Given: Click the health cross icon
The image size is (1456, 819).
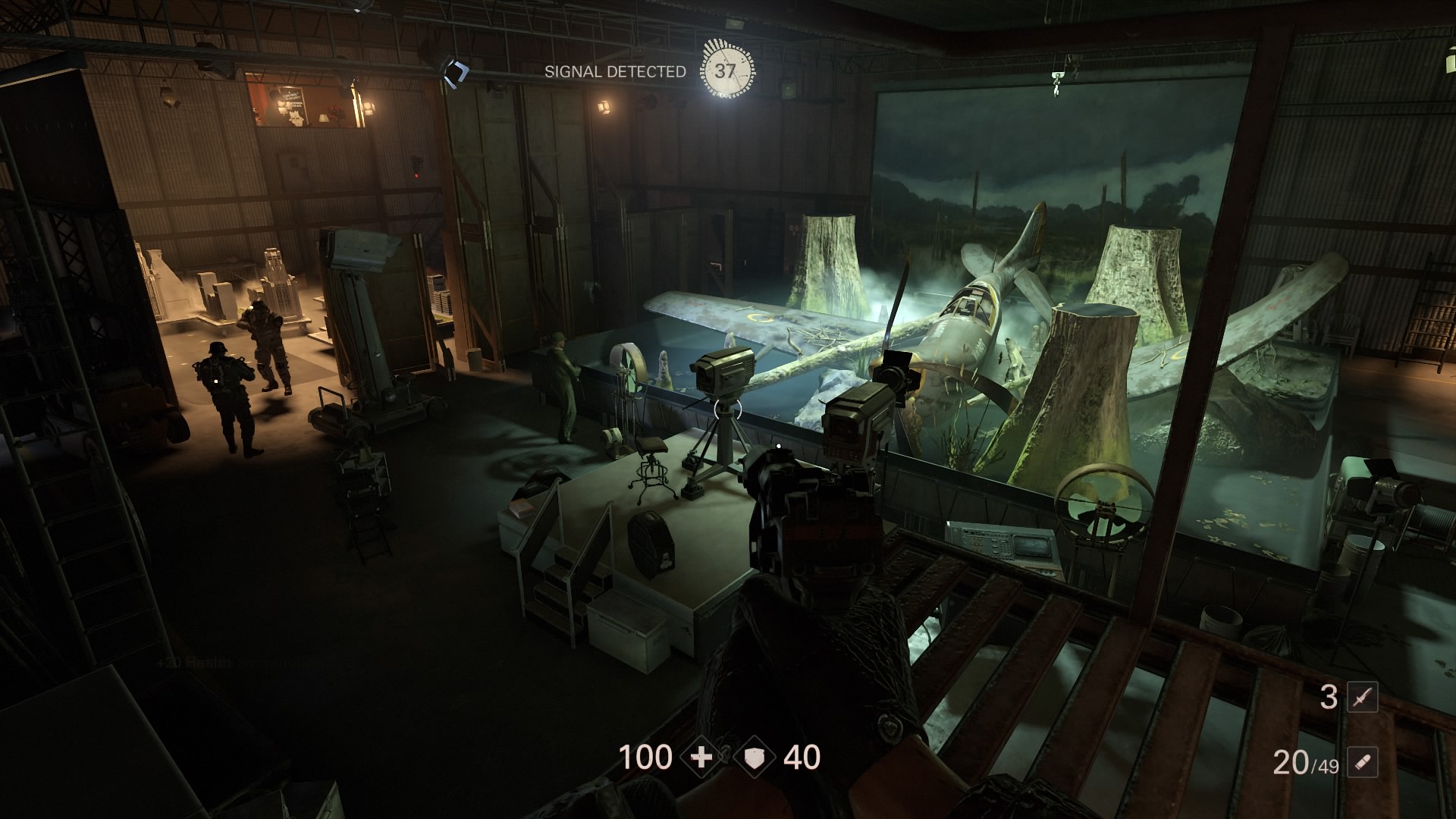Looking at the screenshot, I should [x=701, y=758].
